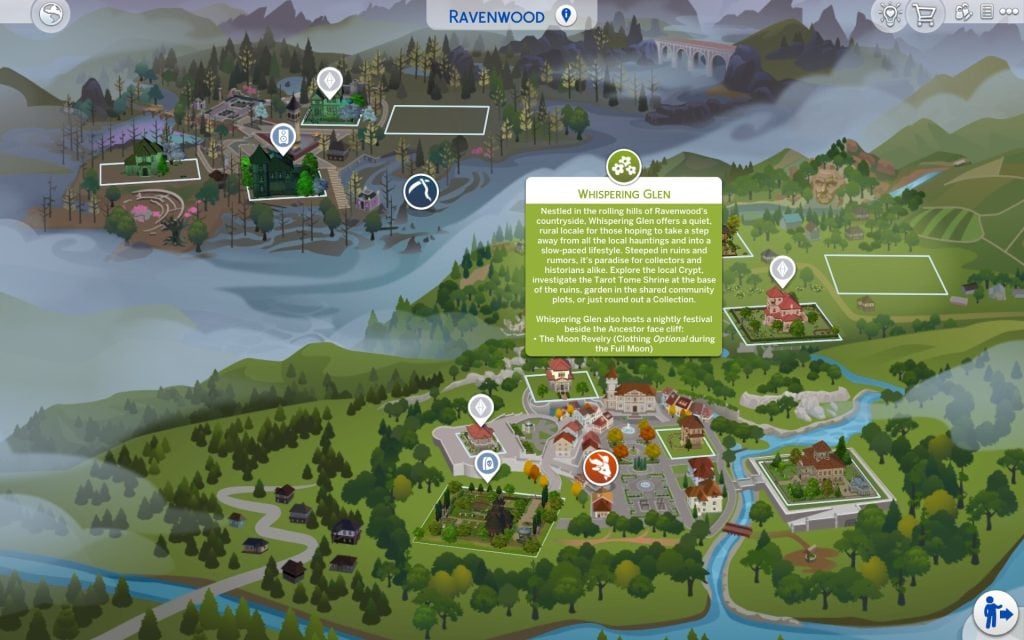Screen dimensions: 1024x640
Task: Open the three-dot options menu
Action: click(1007, 14)
